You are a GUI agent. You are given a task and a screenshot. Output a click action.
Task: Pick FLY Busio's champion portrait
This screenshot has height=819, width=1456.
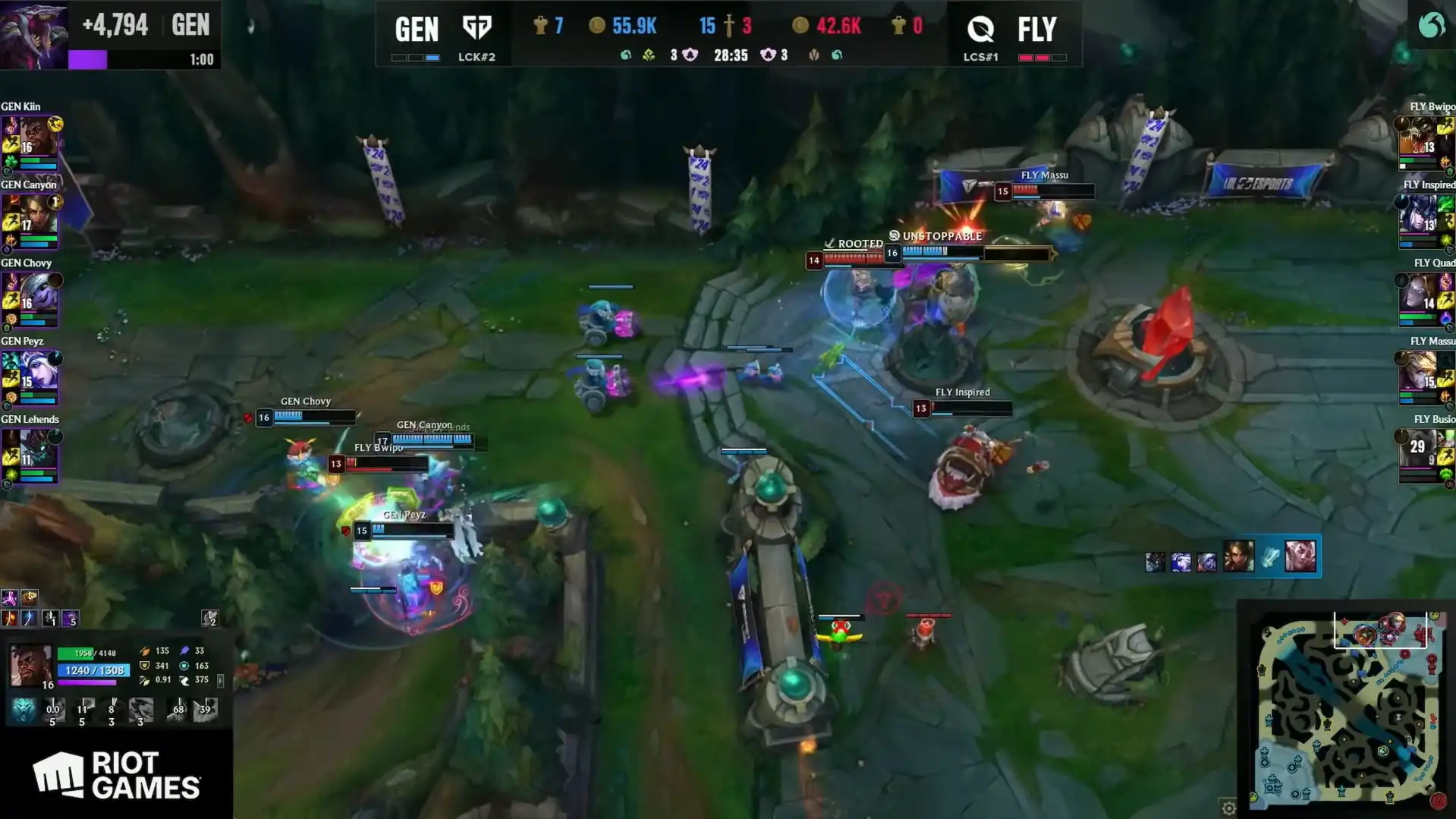point(1419,450)
